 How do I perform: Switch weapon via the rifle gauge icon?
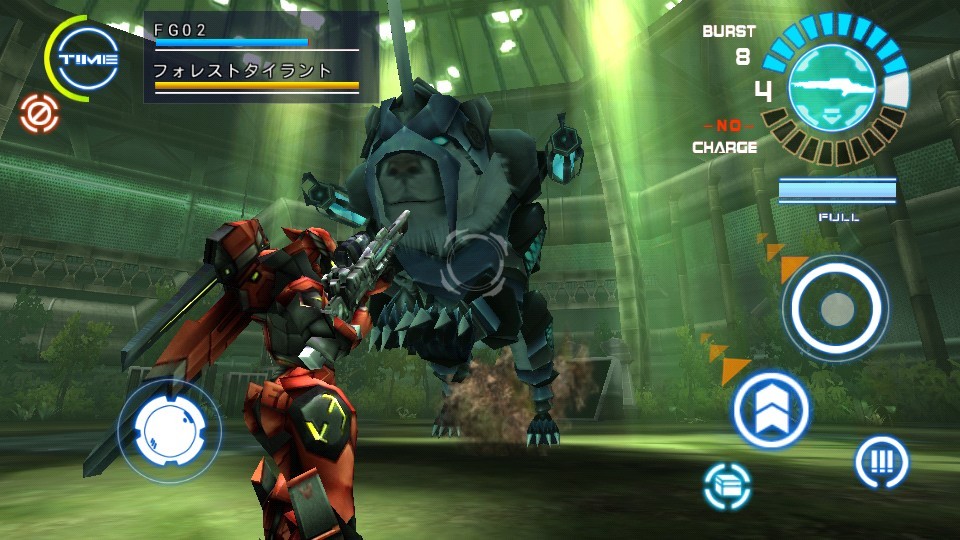pyautogui.click(x=834, y=86)
